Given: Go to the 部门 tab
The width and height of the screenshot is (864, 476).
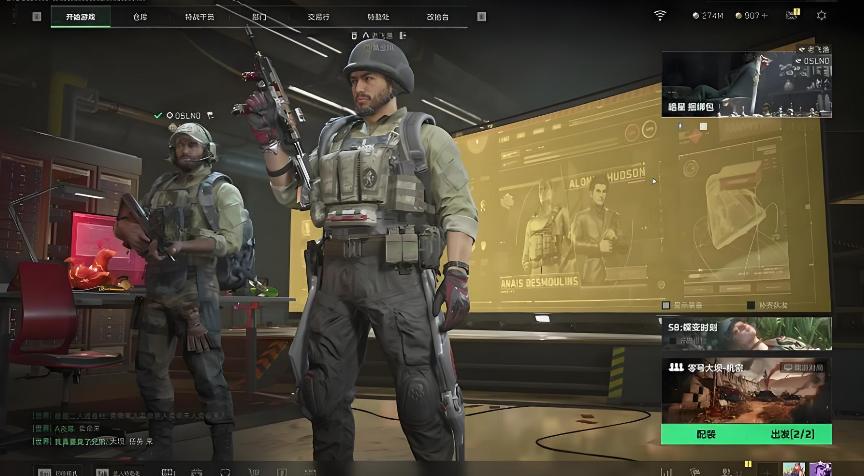Looking at the screenshot, I should [259, 16].
